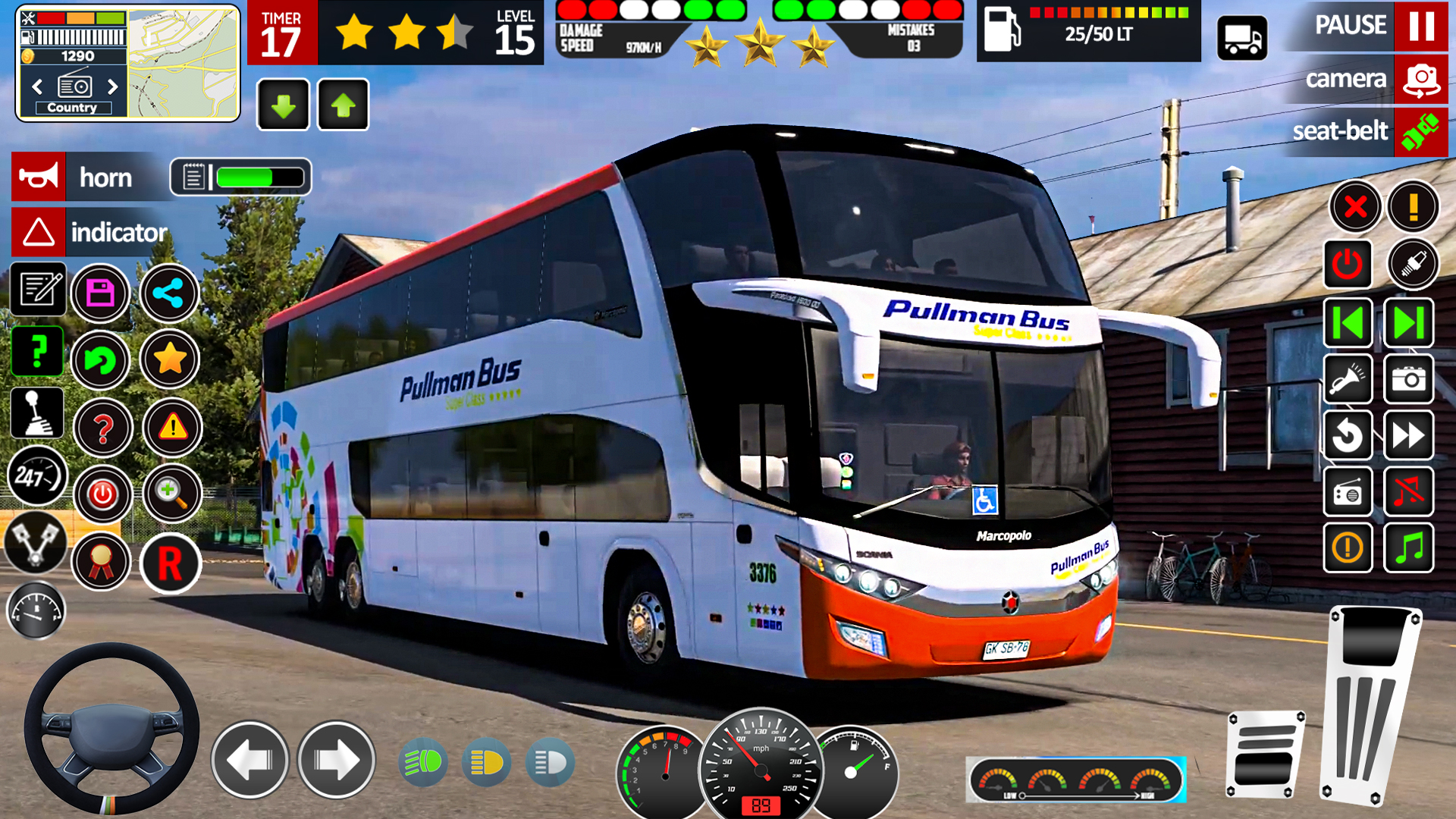Activate the red R reverse button
The width and height of the screenshot is (1456, 819).
(170, 564)
